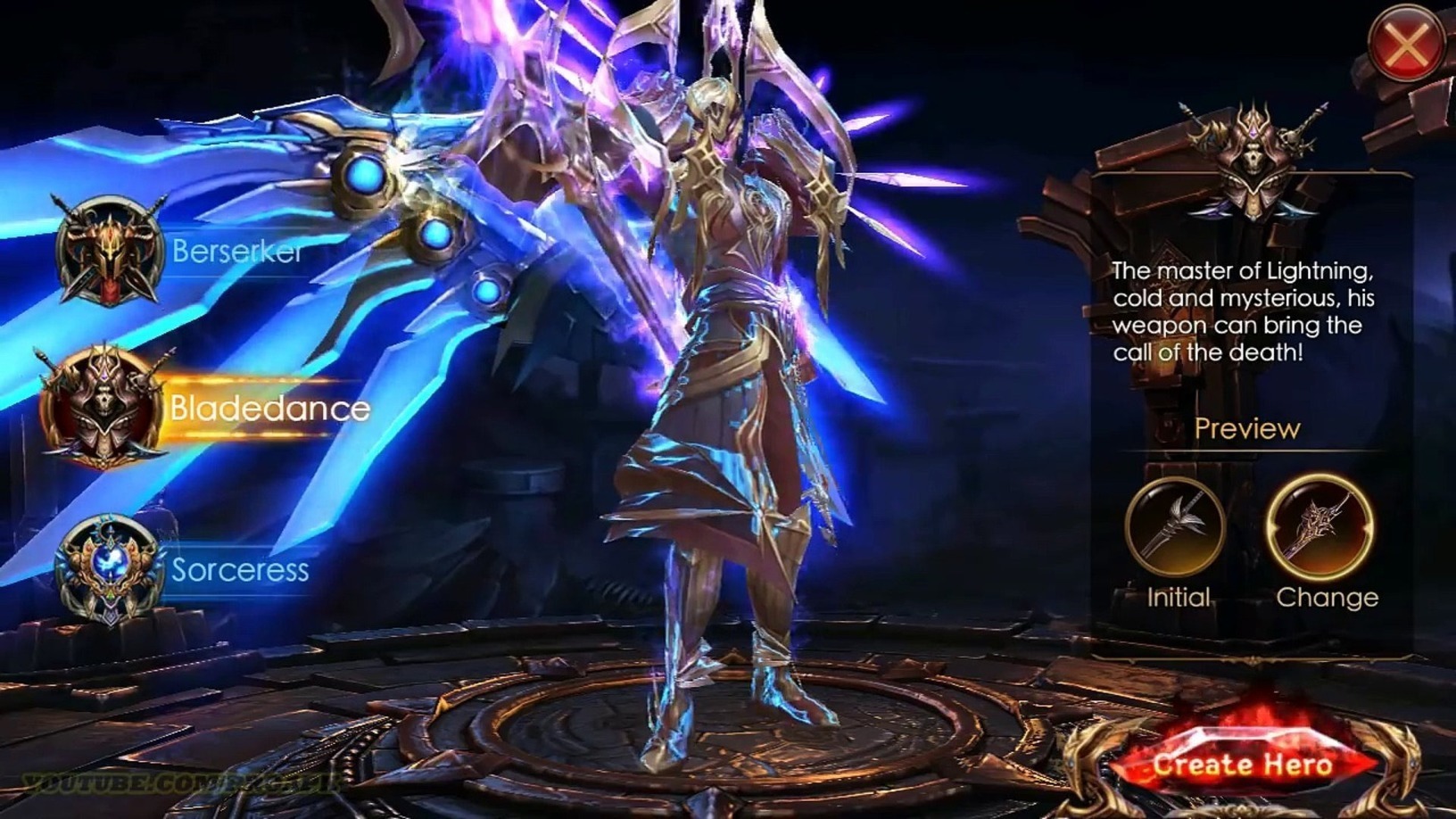The width and height of the screenshot is (1456, 819).
Task: Preview the Change weapon appearance
Action: pos(1321,527)
